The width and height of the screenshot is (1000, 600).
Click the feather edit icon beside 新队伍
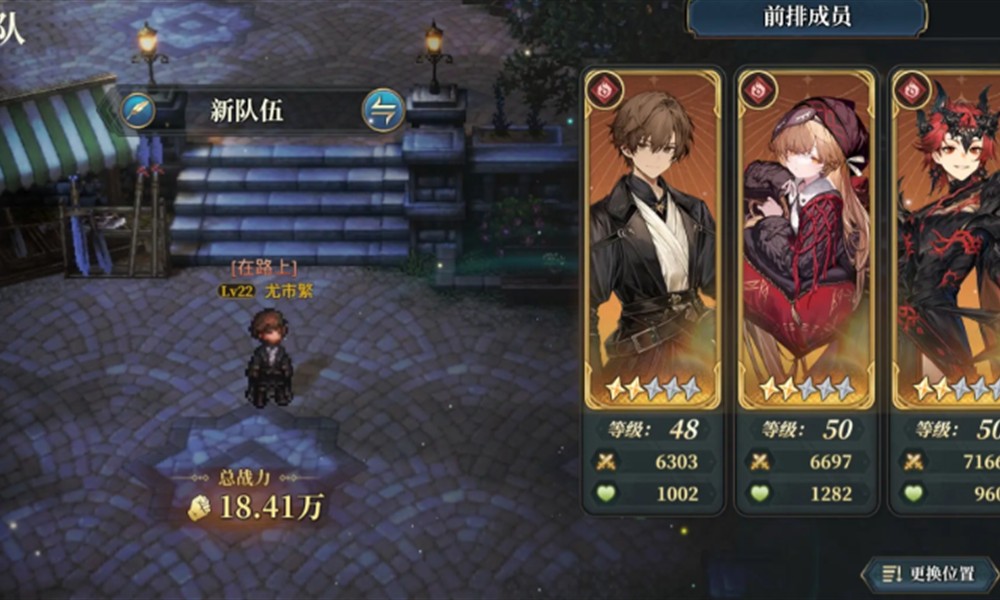139,110
